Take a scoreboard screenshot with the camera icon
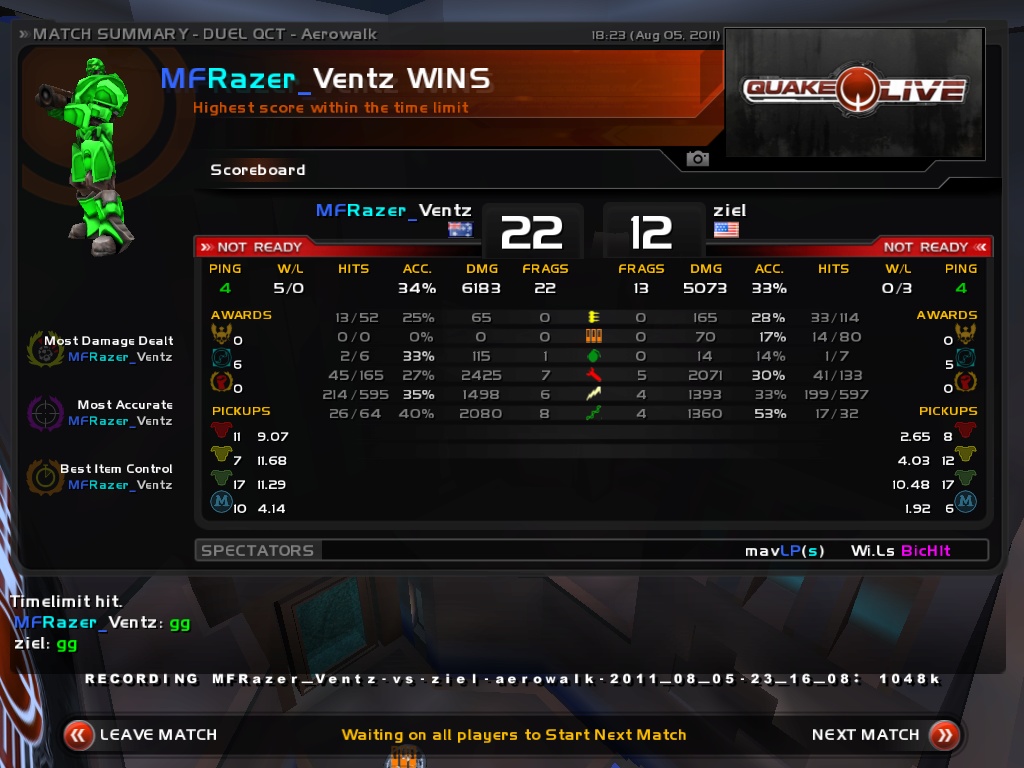The height and width of the screenshot is (768, 1024). [697, 159]
